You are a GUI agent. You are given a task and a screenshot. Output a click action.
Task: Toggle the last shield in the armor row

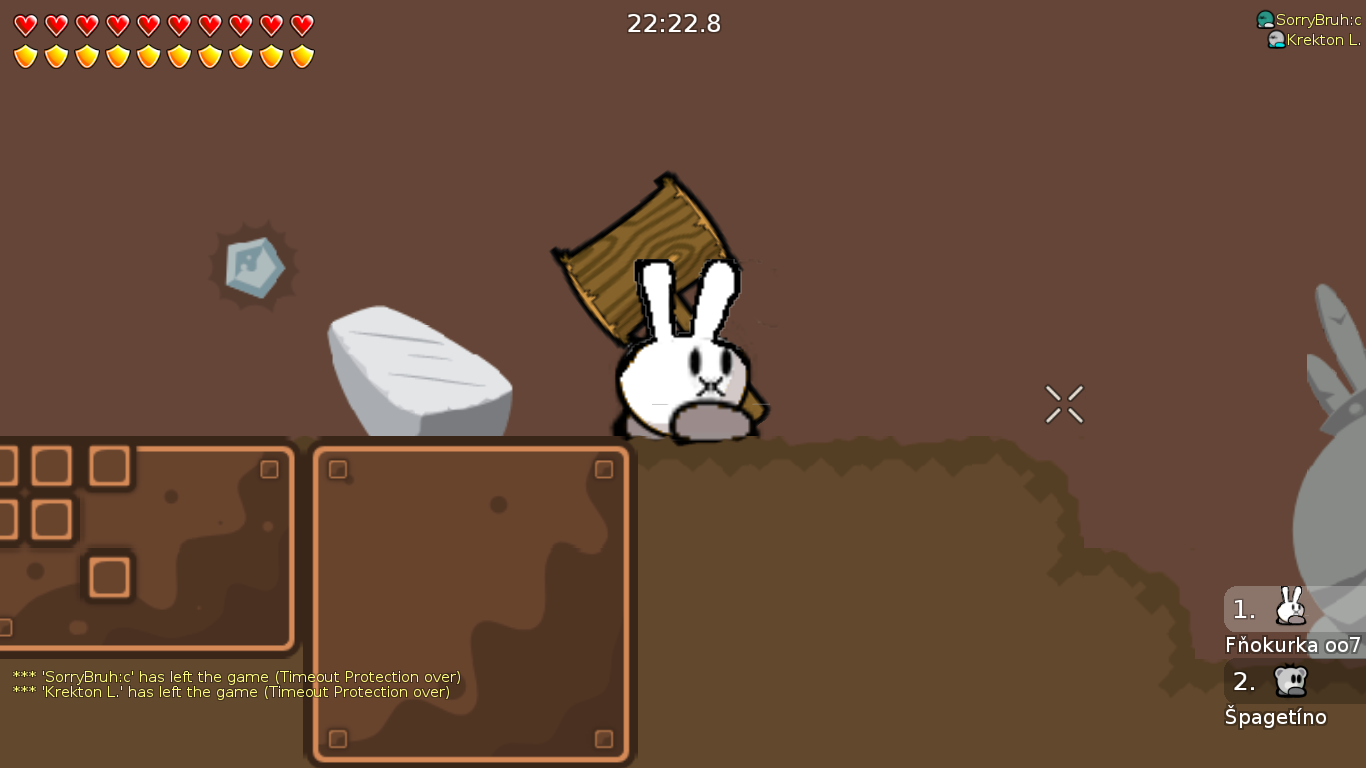(301, 55)
